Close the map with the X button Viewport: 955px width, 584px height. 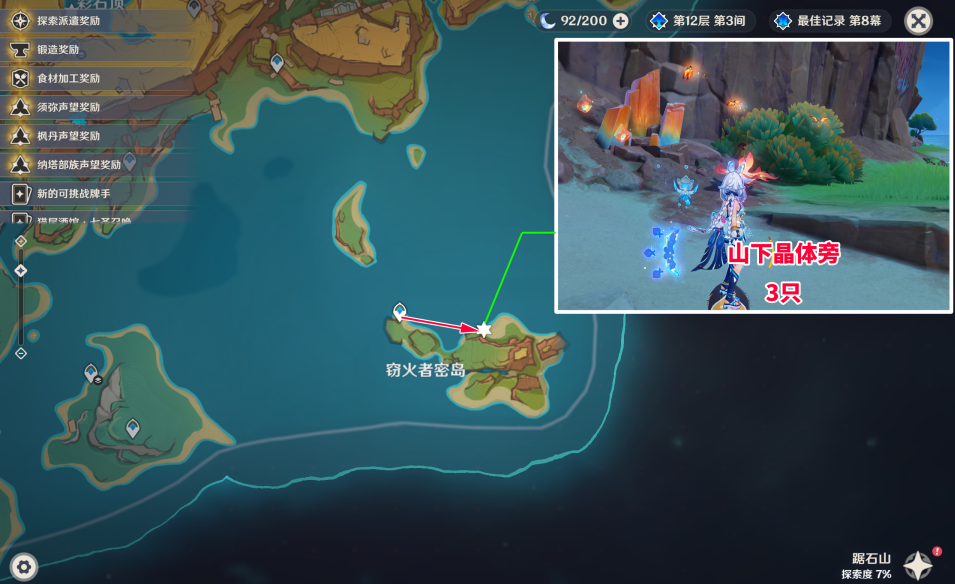coord(918,21)
